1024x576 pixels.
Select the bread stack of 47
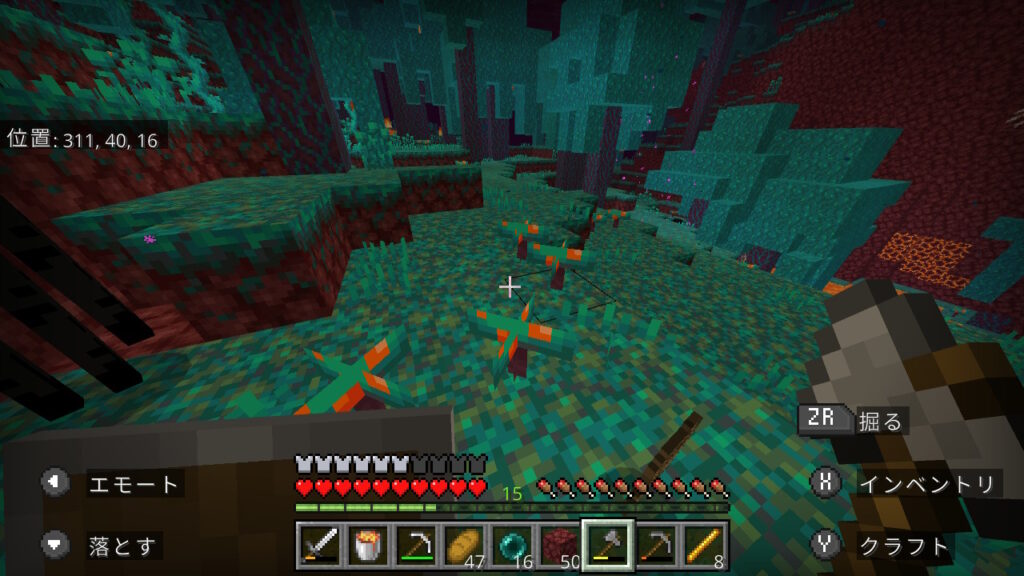coord(463,545)
